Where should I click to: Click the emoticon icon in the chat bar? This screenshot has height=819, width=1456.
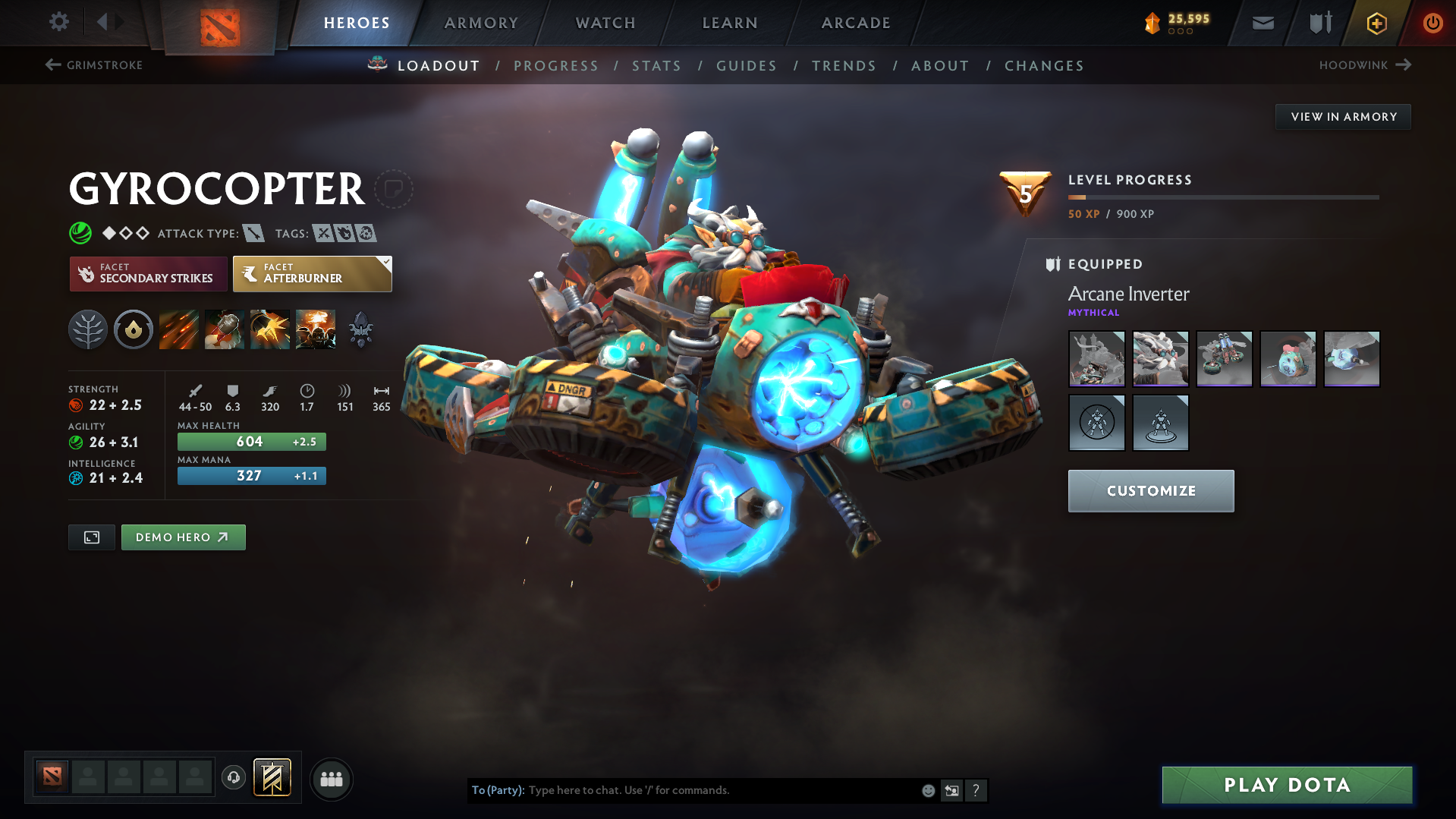[927, 790]
